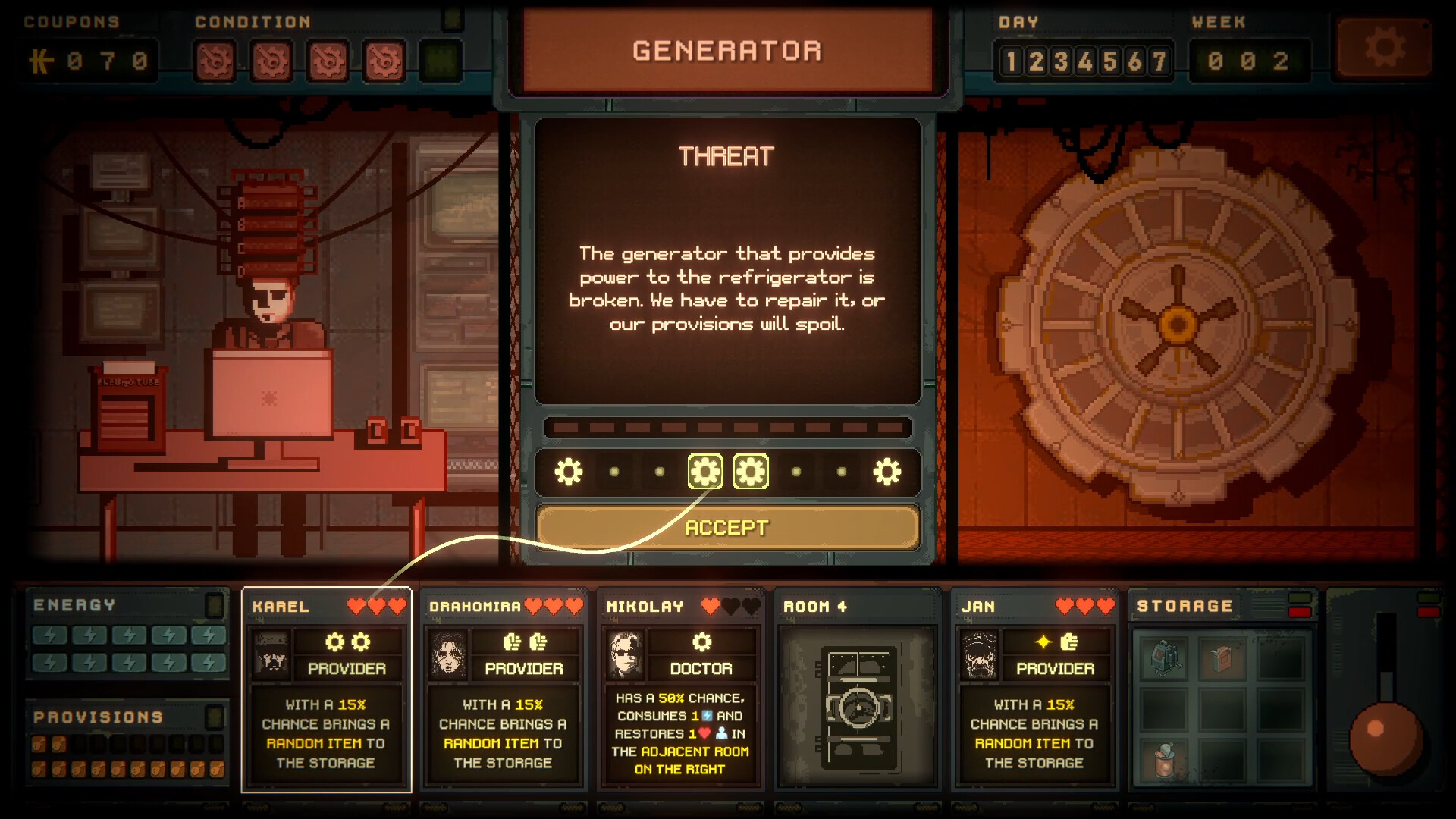
Task: Open the settings gear in the top-right corner
Action: 1385,48
